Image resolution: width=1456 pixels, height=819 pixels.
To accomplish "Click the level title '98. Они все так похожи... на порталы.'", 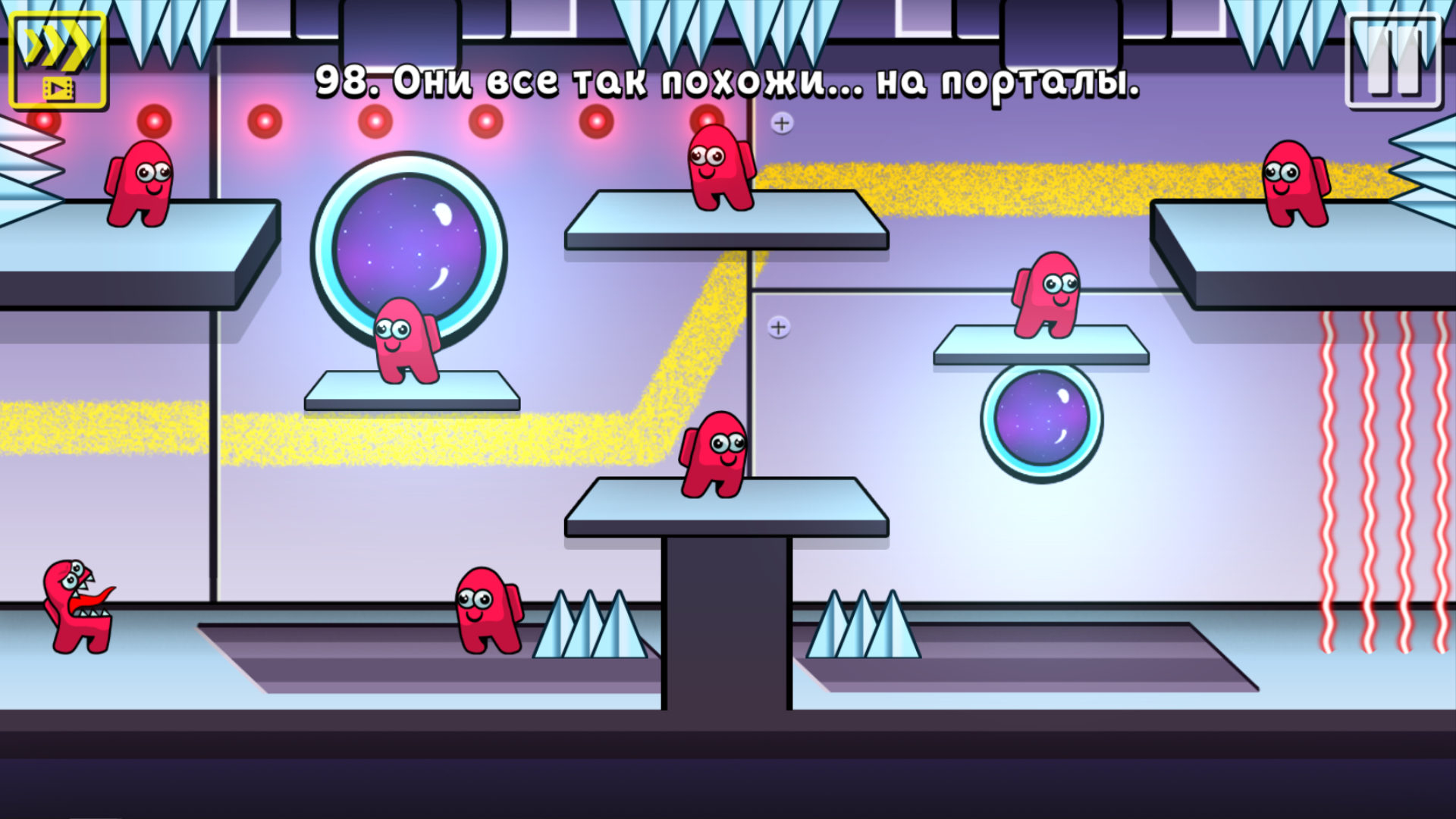I will click(x=726, y=82).
